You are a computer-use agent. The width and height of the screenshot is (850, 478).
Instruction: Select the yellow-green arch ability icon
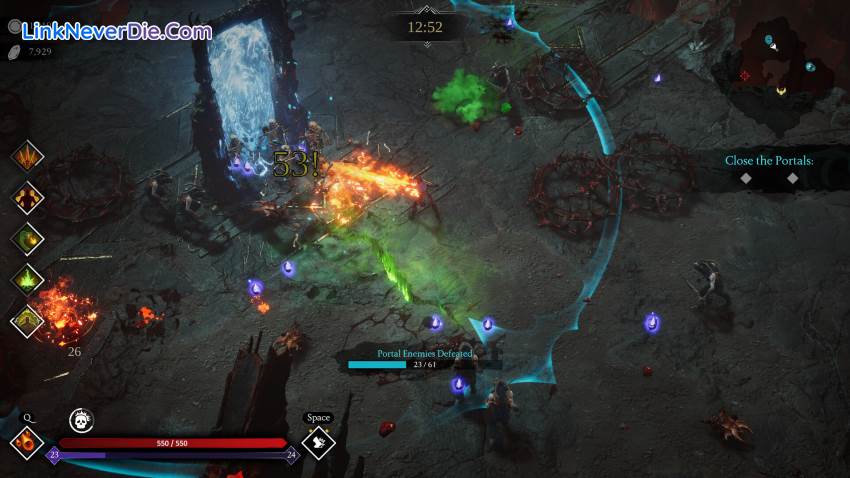pyautogui.click(x=27, y=320)
